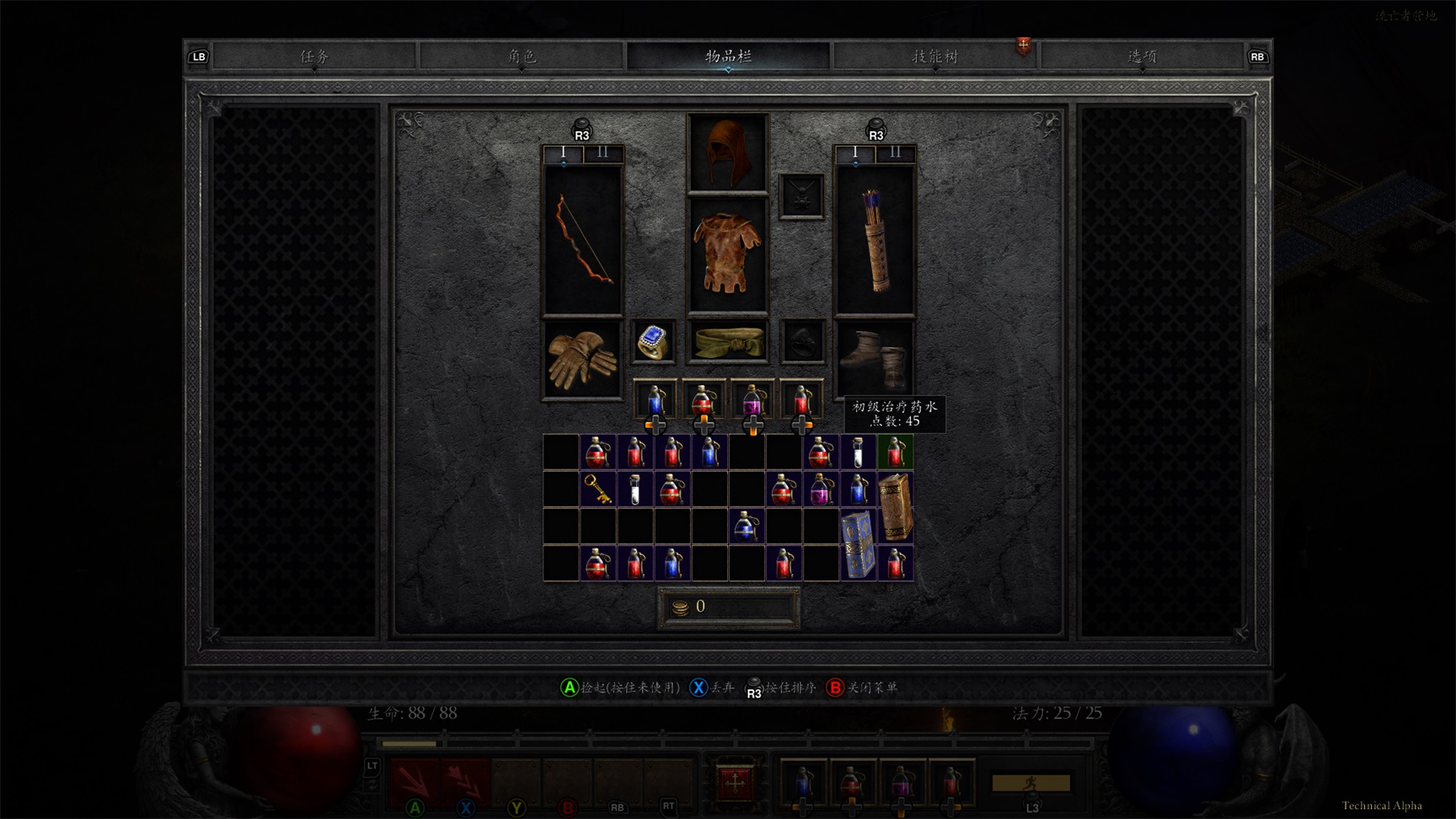Switch to quiver weapon set II
The height and width of the screenshot is (819, 1456).
(895, 153)
